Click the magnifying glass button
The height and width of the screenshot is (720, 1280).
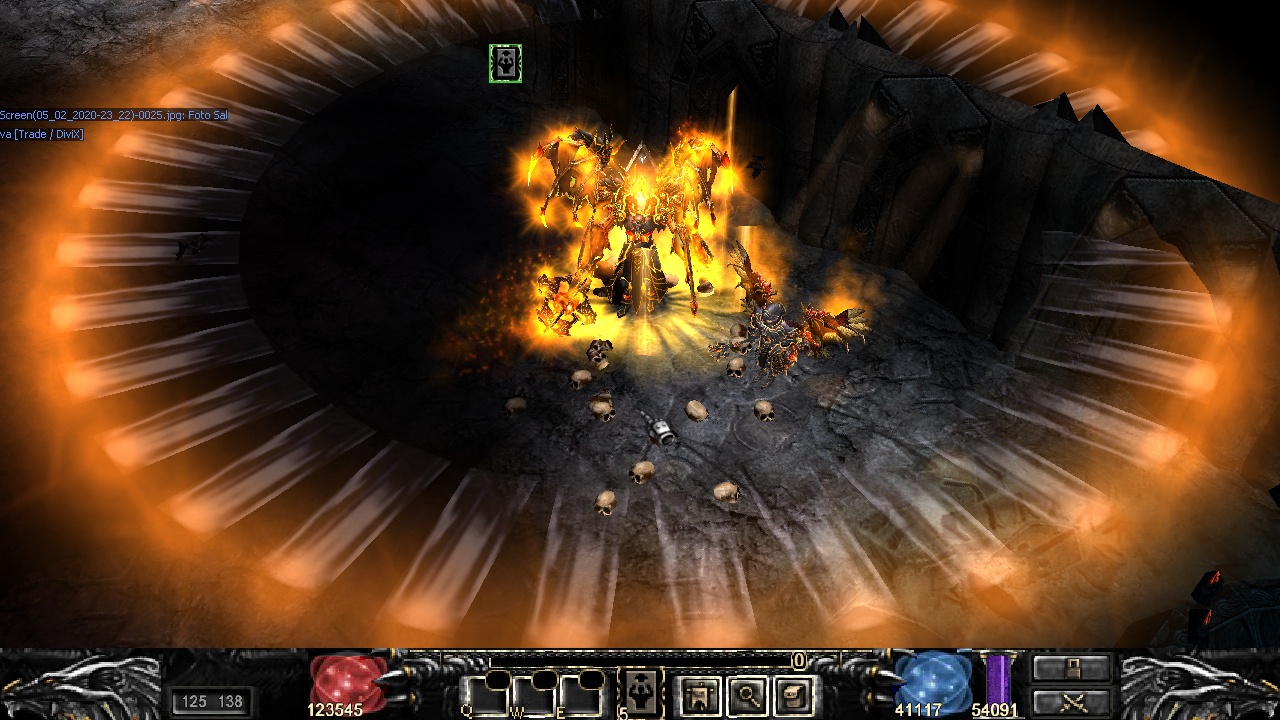click(x=747, y=694)
